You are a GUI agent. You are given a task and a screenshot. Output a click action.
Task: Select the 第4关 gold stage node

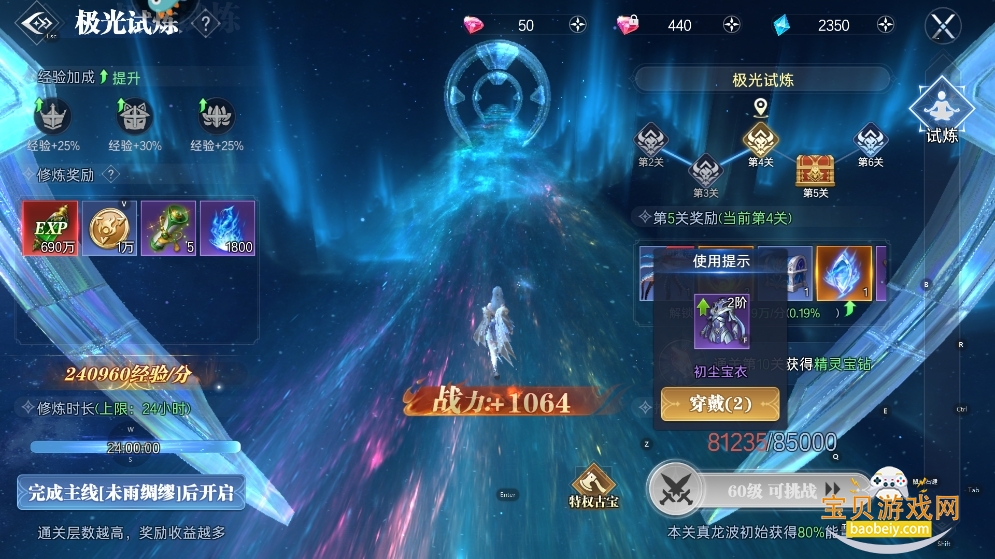click(760, 140)
